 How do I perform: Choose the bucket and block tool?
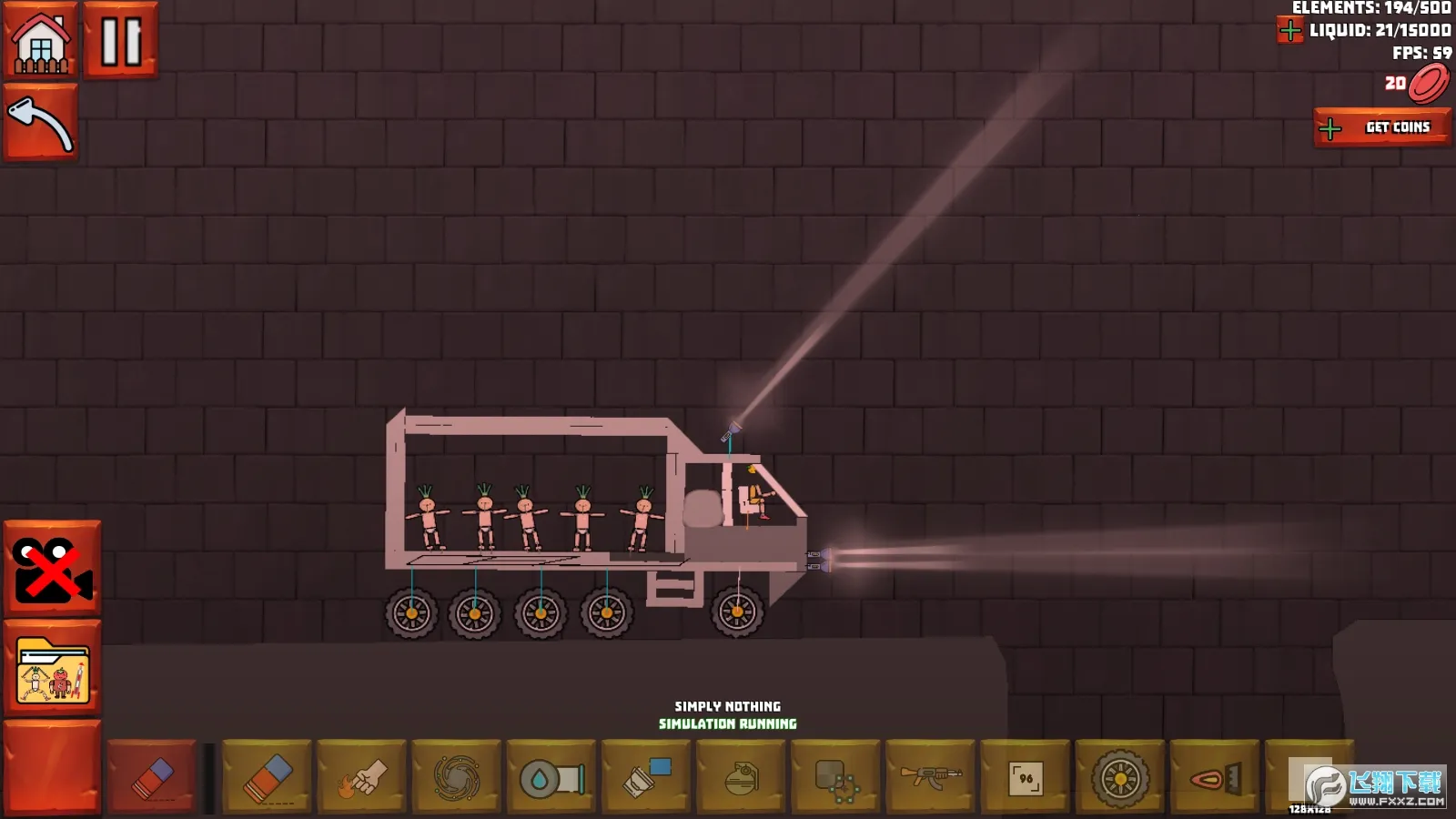coord(646,778)
